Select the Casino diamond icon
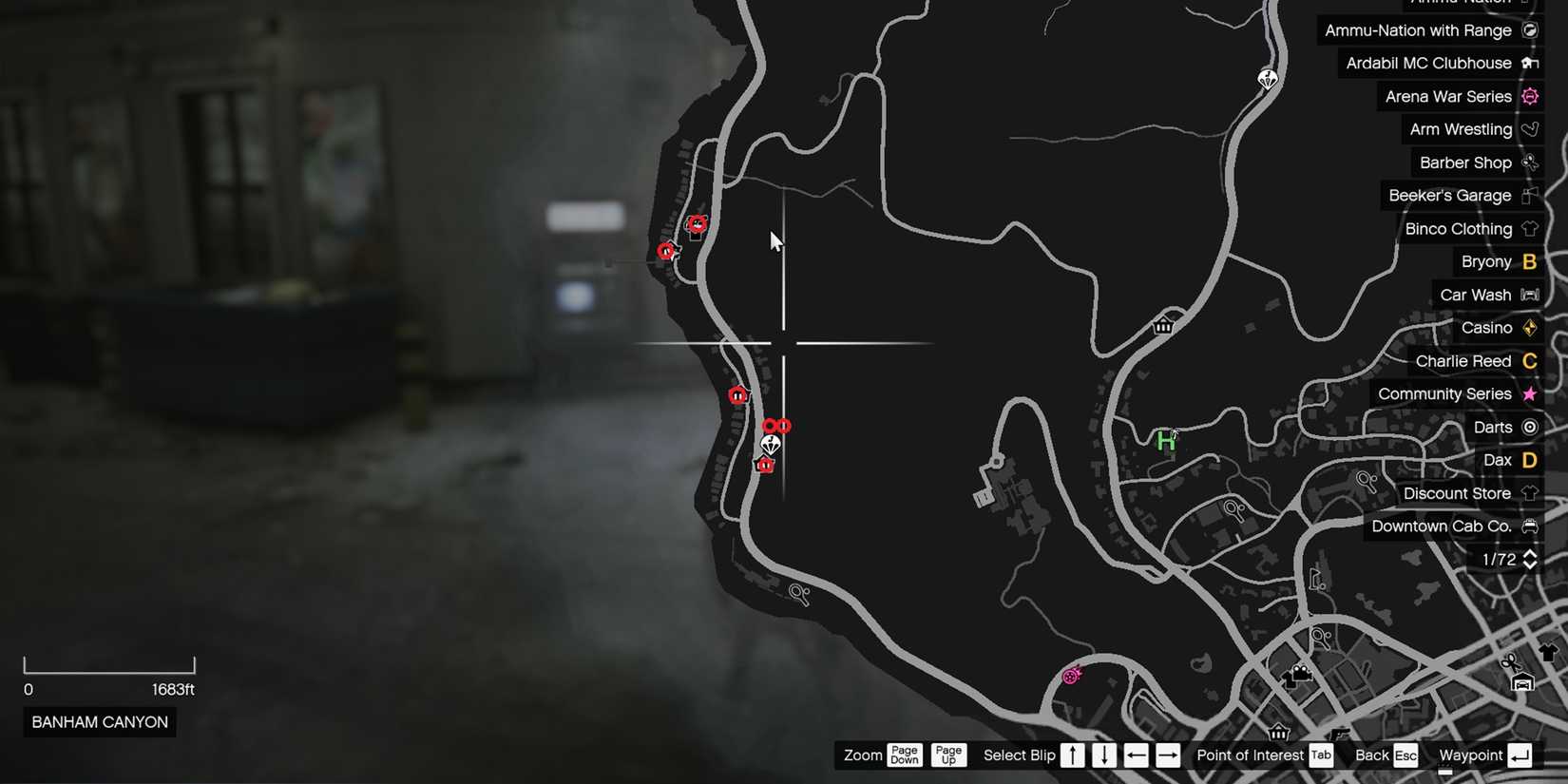1568x784 pixels. pos(1530,327)
